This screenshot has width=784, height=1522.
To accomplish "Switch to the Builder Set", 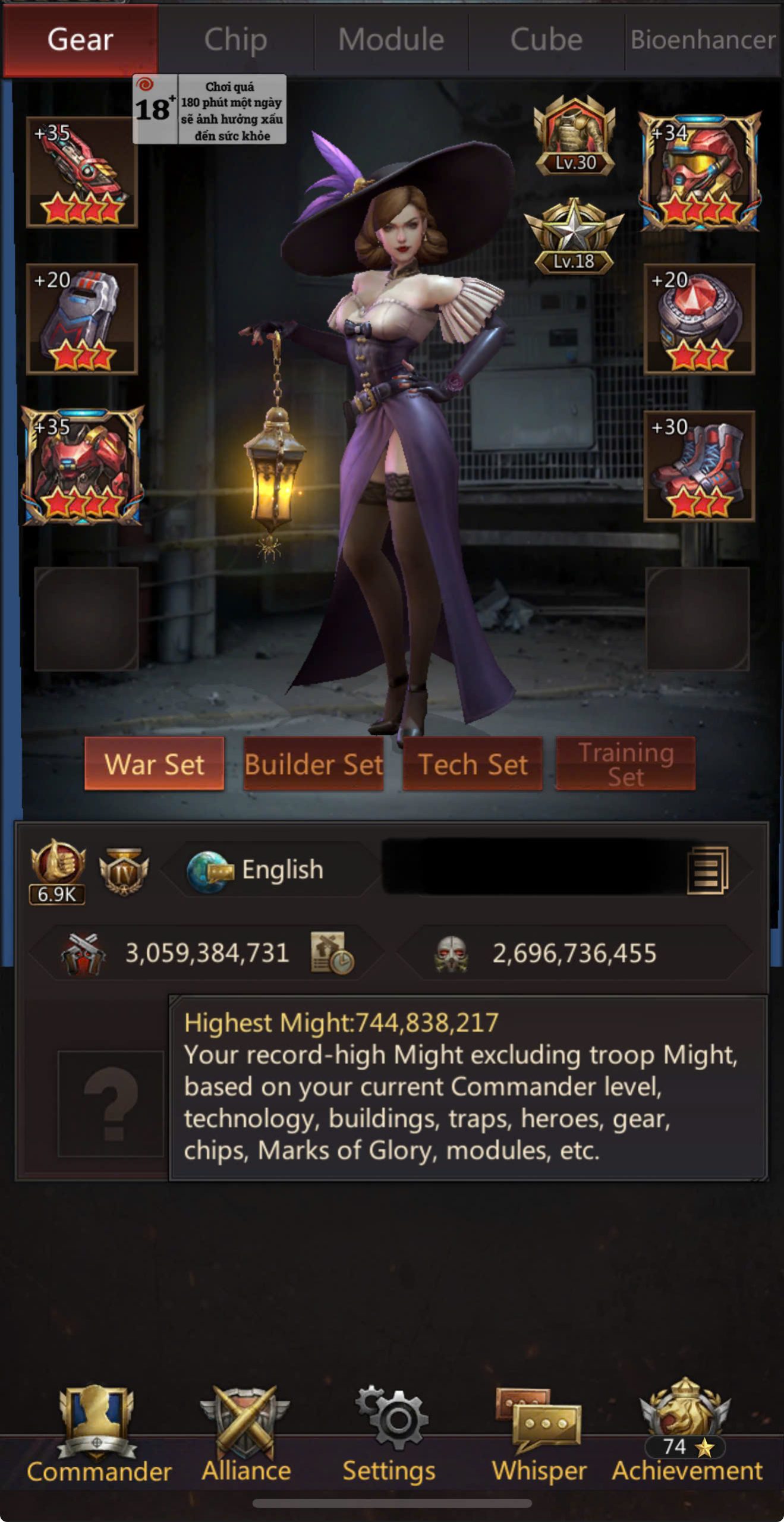I will coord(313,764).
